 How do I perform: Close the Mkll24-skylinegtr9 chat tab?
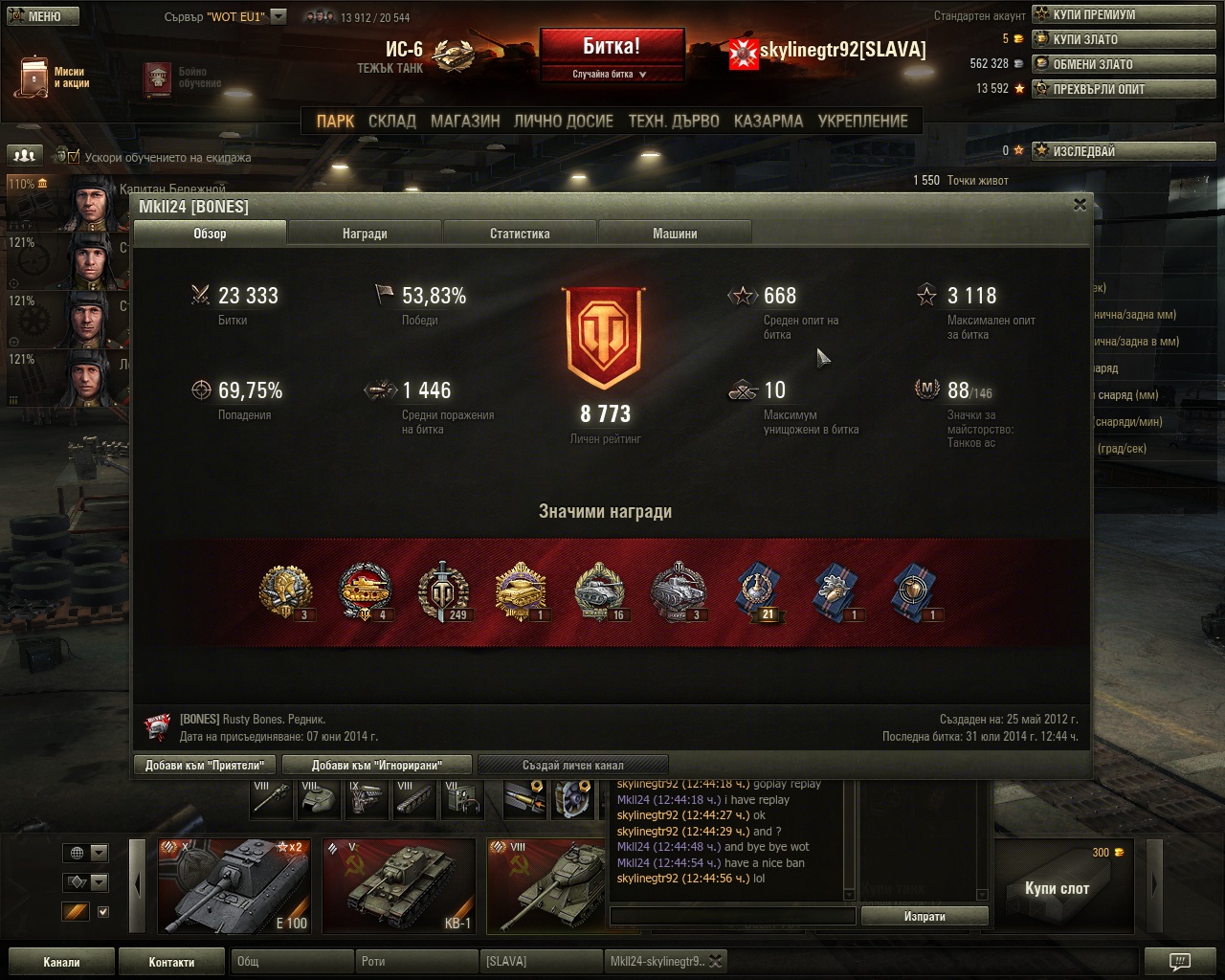click(x=715, y=962)
